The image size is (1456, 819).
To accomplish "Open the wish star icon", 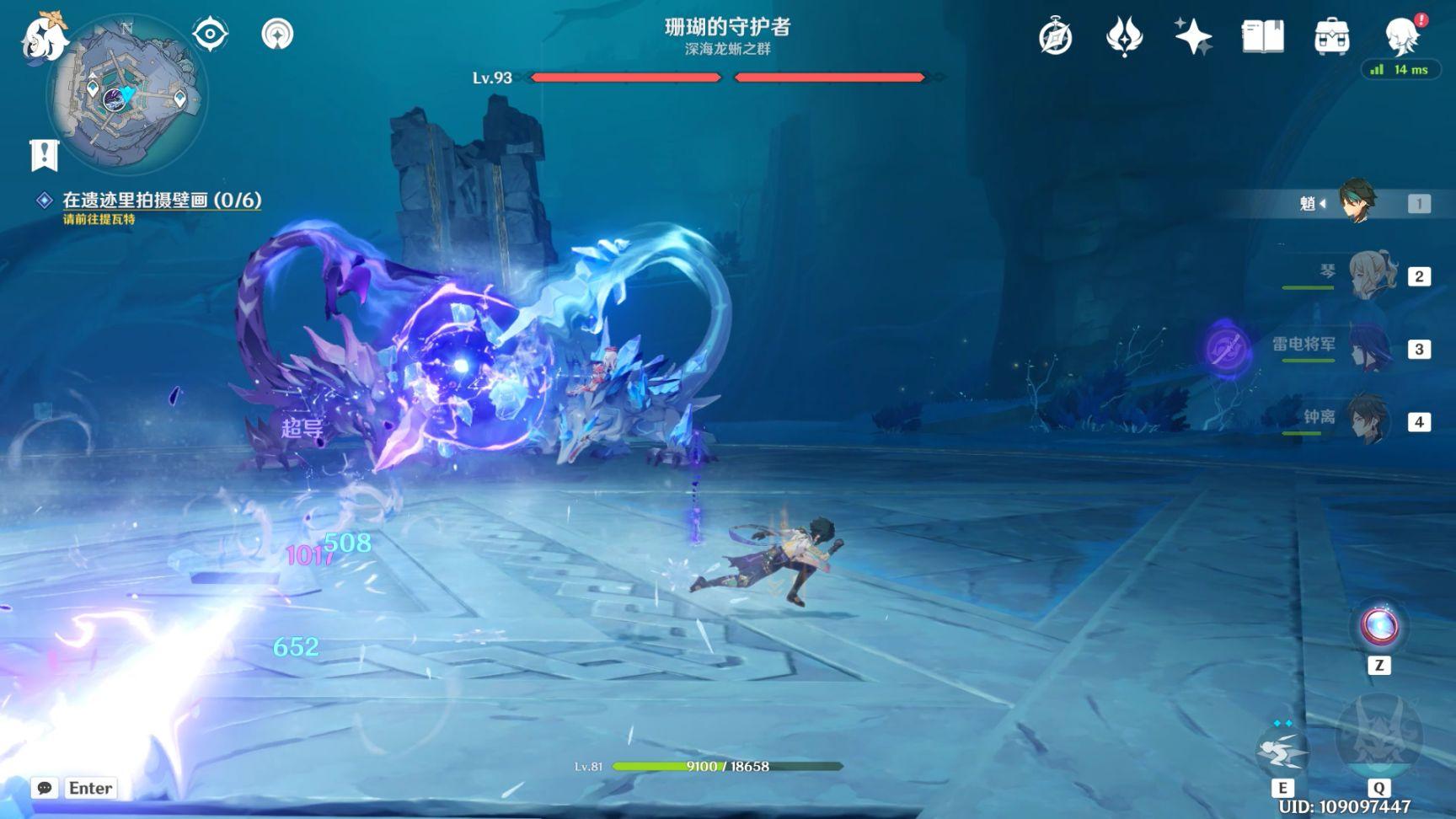I will [x=1193, y=37].
